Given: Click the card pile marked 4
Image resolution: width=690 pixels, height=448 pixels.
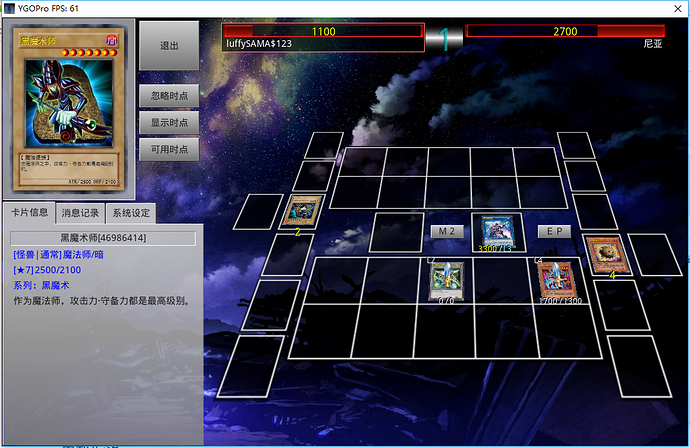Looking at the screenshot, I should pyautogui.click(x=603, y=254).
